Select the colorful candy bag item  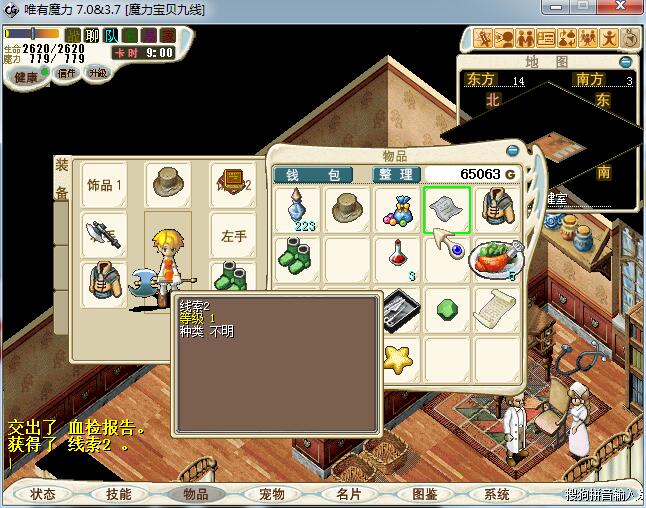[397, 209]
